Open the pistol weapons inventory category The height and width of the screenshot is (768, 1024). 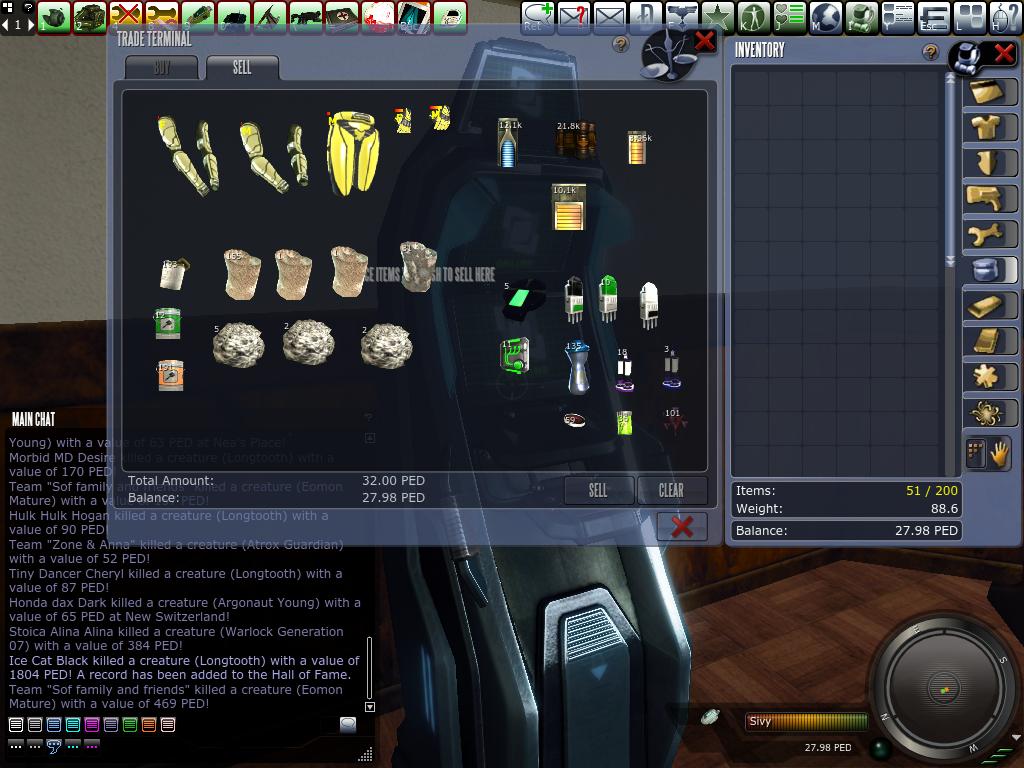[x=990, y=197]
